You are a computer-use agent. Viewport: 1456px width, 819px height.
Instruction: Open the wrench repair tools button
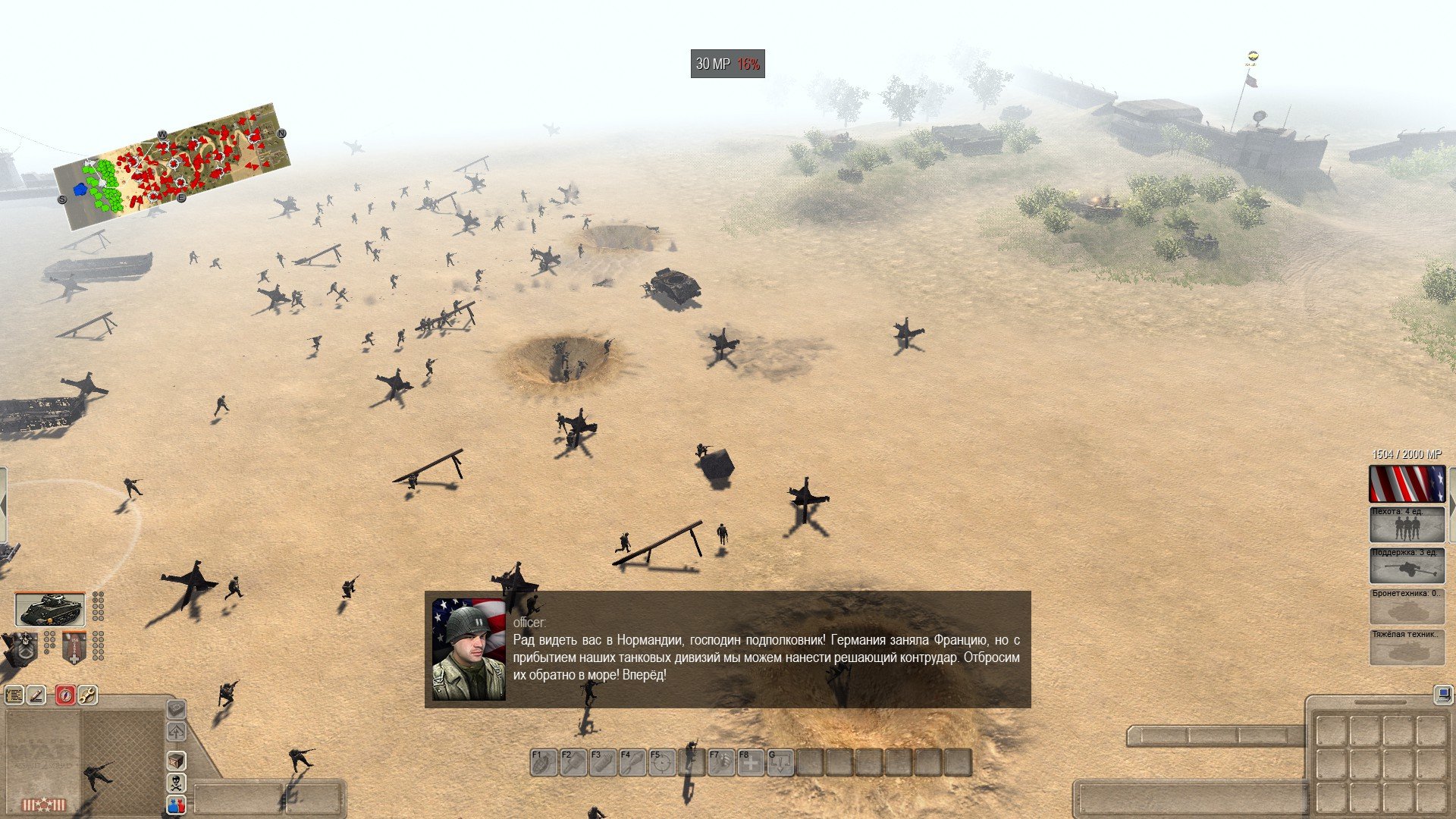click(x=88, y=695)
